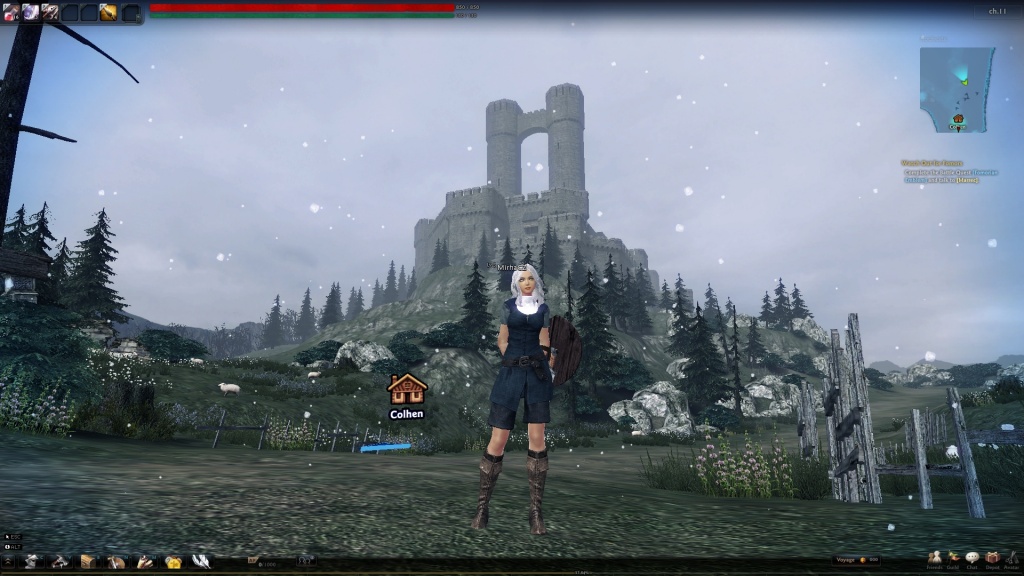This screenshot has width=1024, height=576.
Task: Select the purple orb quick slot item
Action: pyautogui.click(x=30, y=12)
